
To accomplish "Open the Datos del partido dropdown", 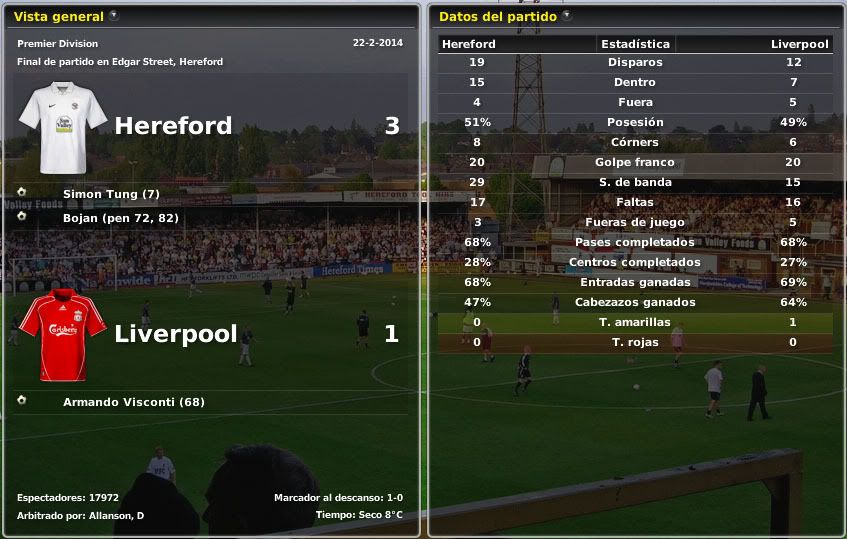I will pyautogui.click(x=567, y=16).
